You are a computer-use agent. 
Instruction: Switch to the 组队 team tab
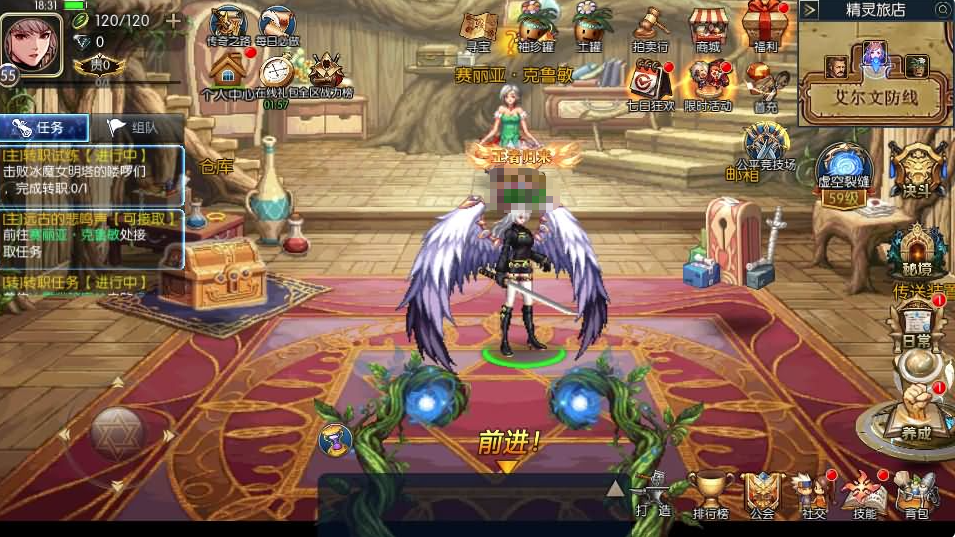[x=135, y=128]
